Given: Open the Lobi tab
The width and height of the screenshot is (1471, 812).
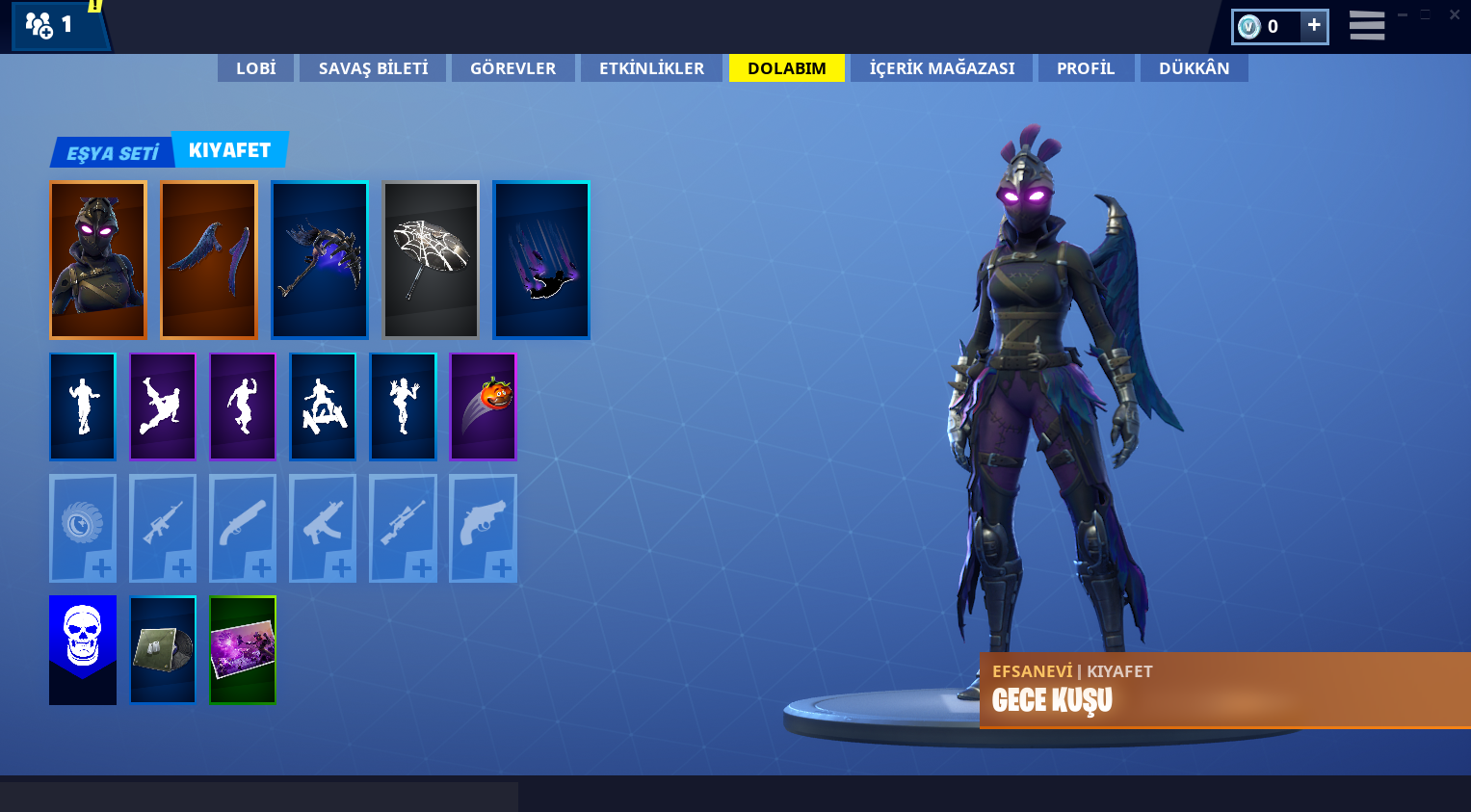Looking at the screenshot, I should pos(255,68).
